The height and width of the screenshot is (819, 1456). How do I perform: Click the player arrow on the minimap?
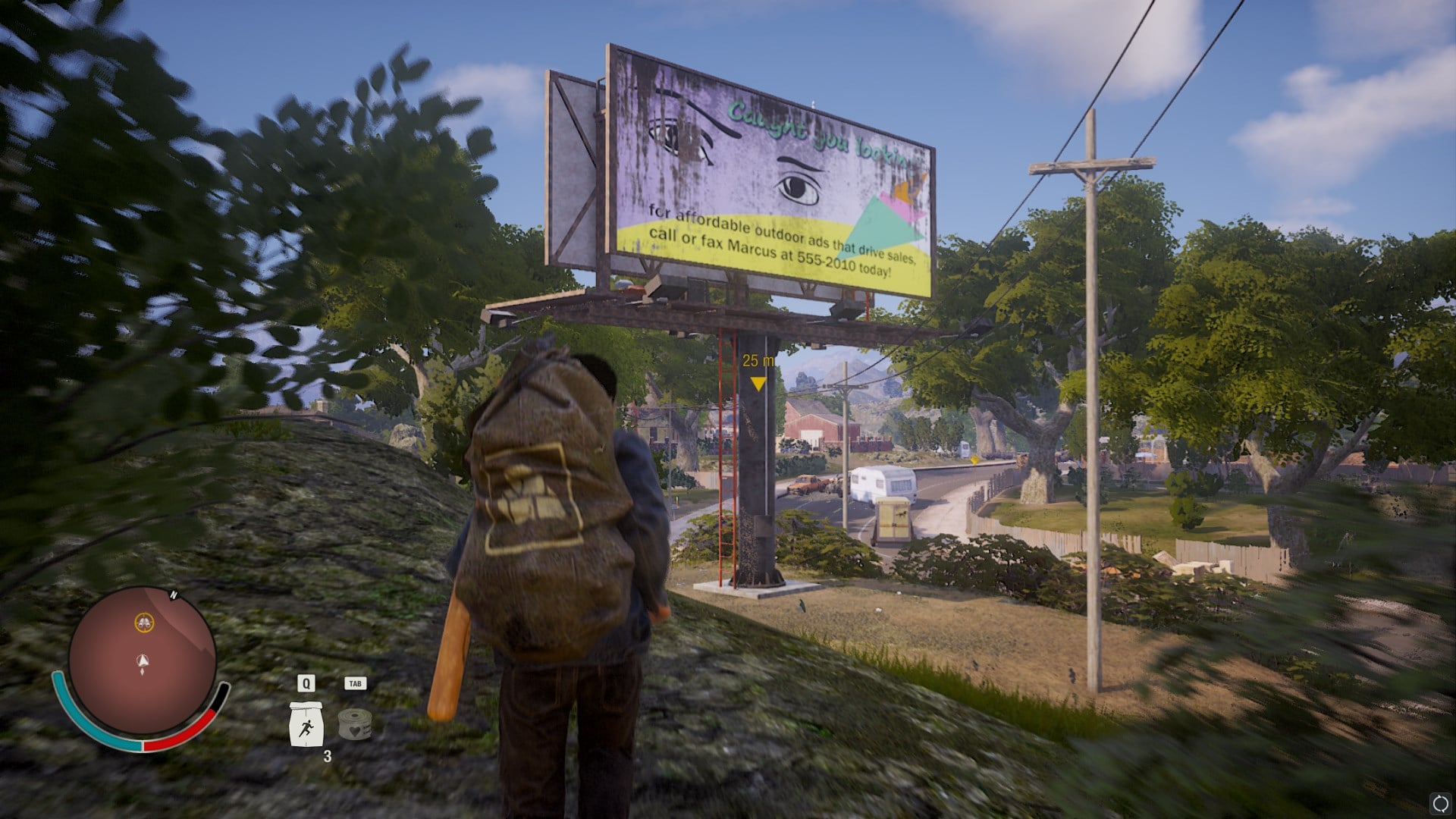pos(143,661)
